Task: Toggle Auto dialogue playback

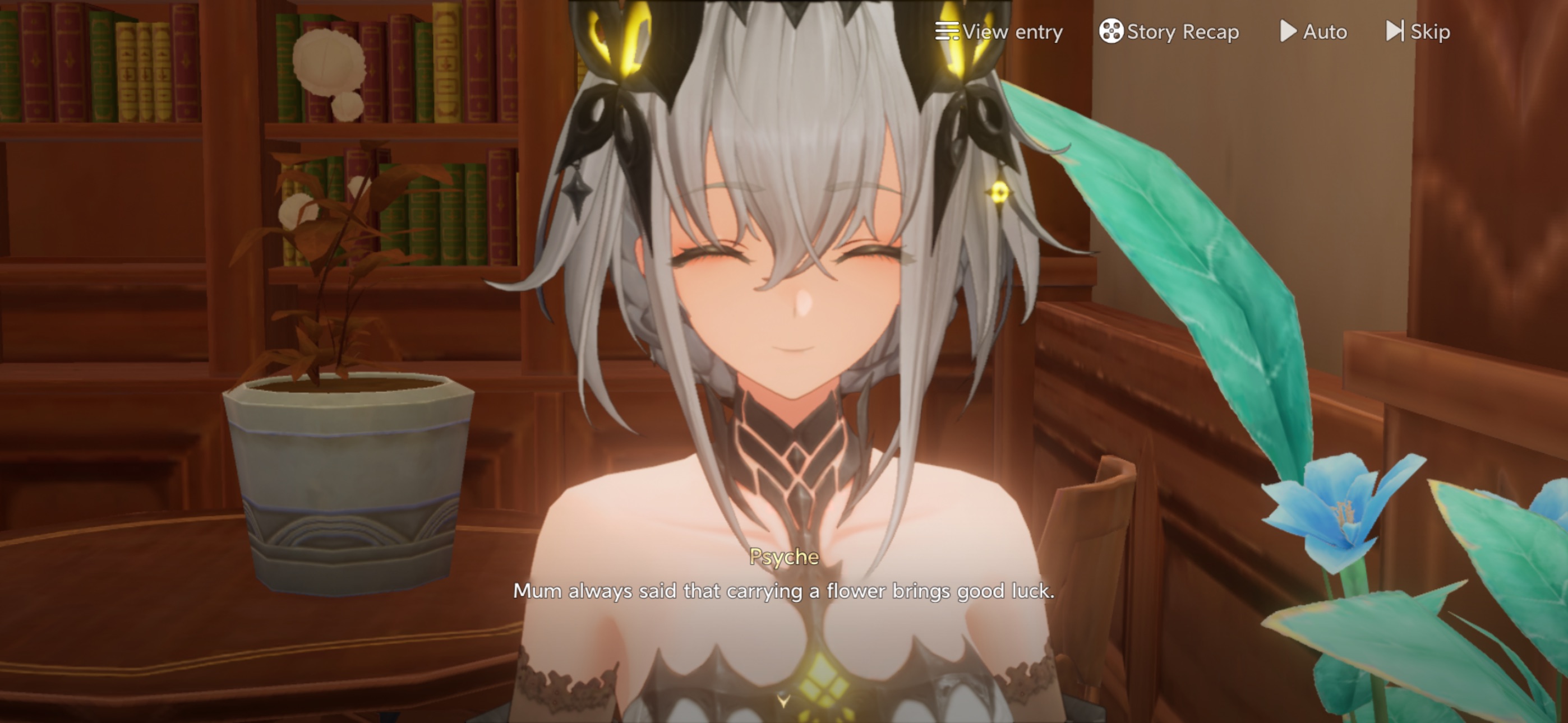Action: [x=1313, y=31]
